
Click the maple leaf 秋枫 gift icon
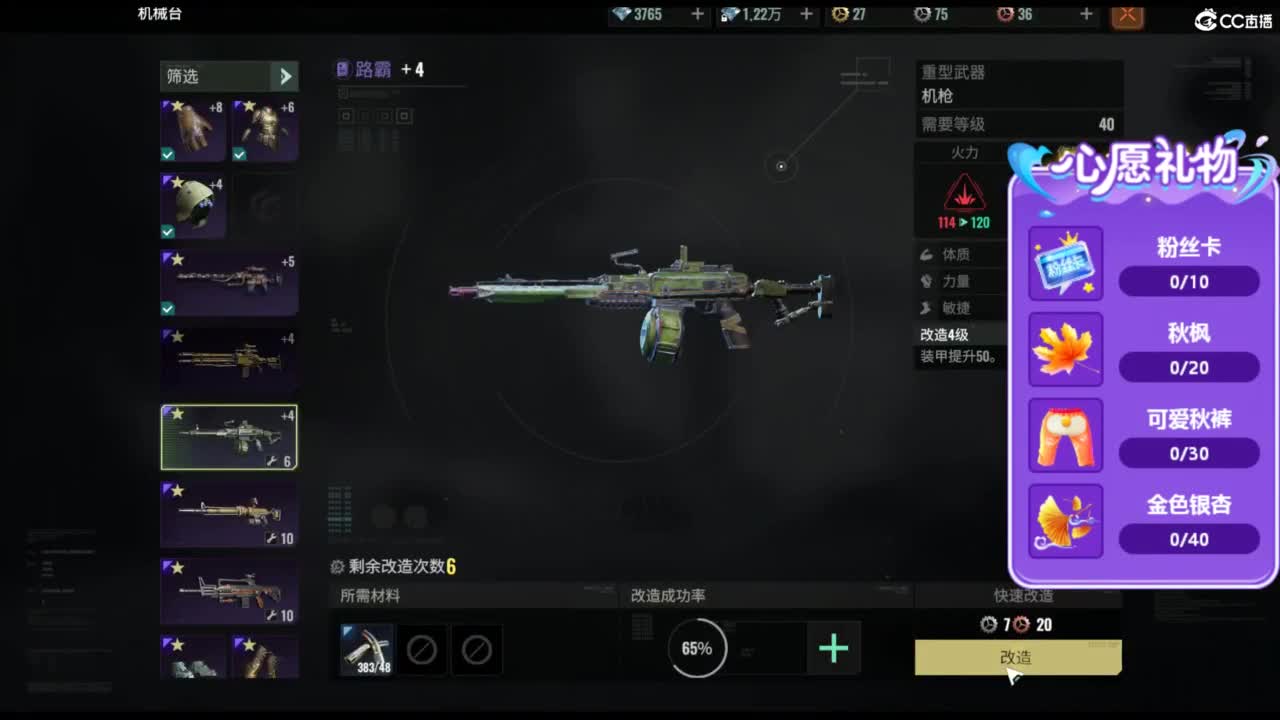click(x=1065, y=349)
